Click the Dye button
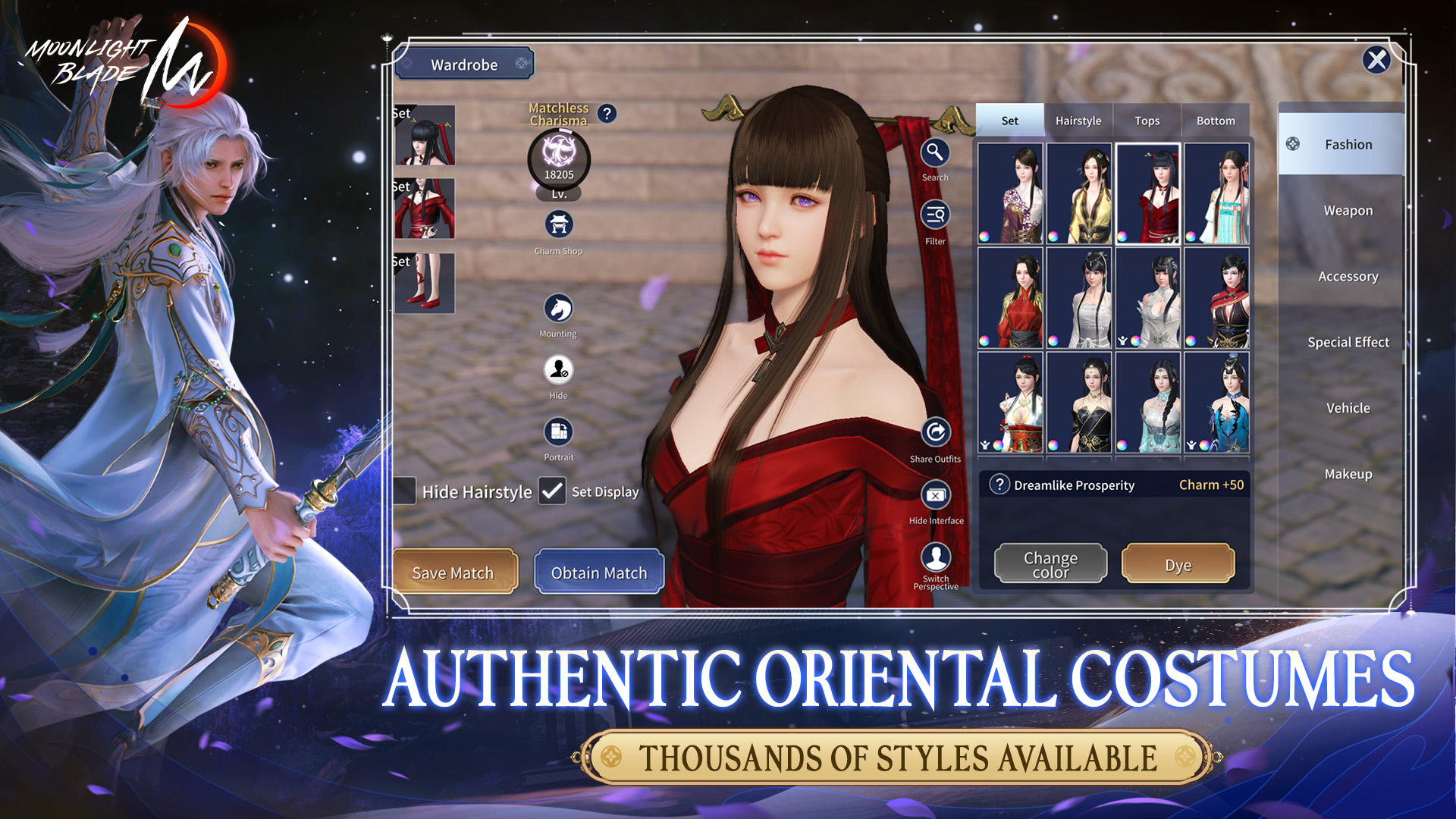 coord(1178,563)
